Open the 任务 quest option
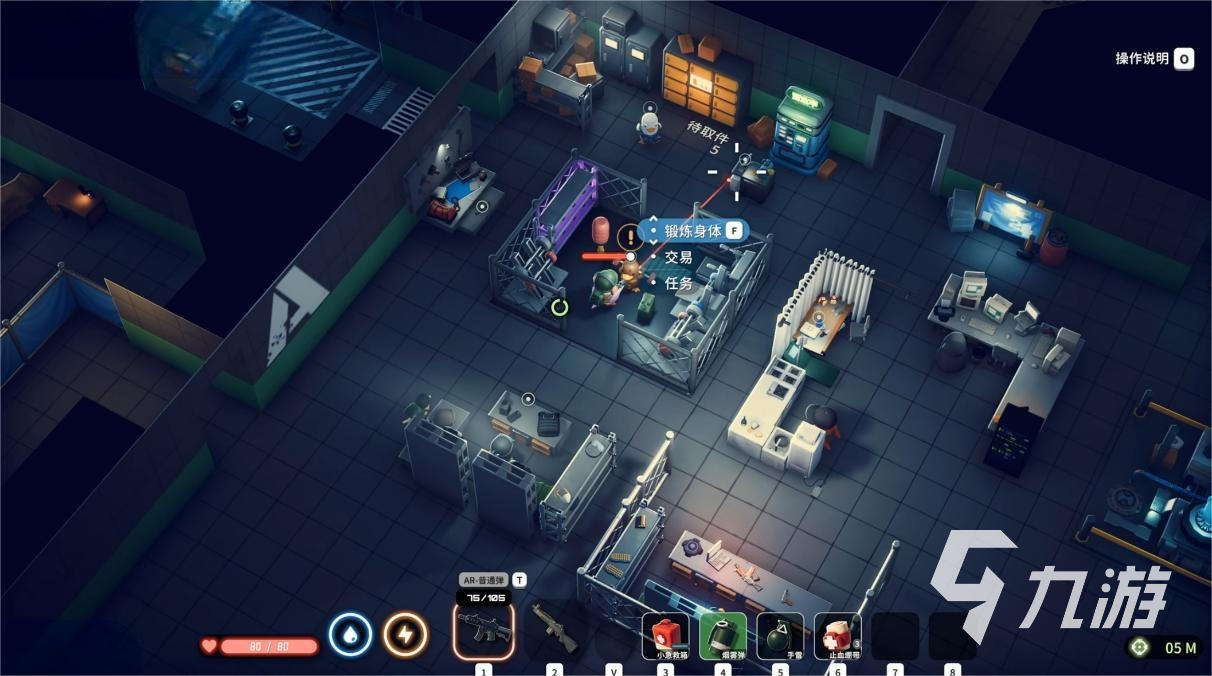The width and height of the screenshot is (1212, 676). point(679,283)
